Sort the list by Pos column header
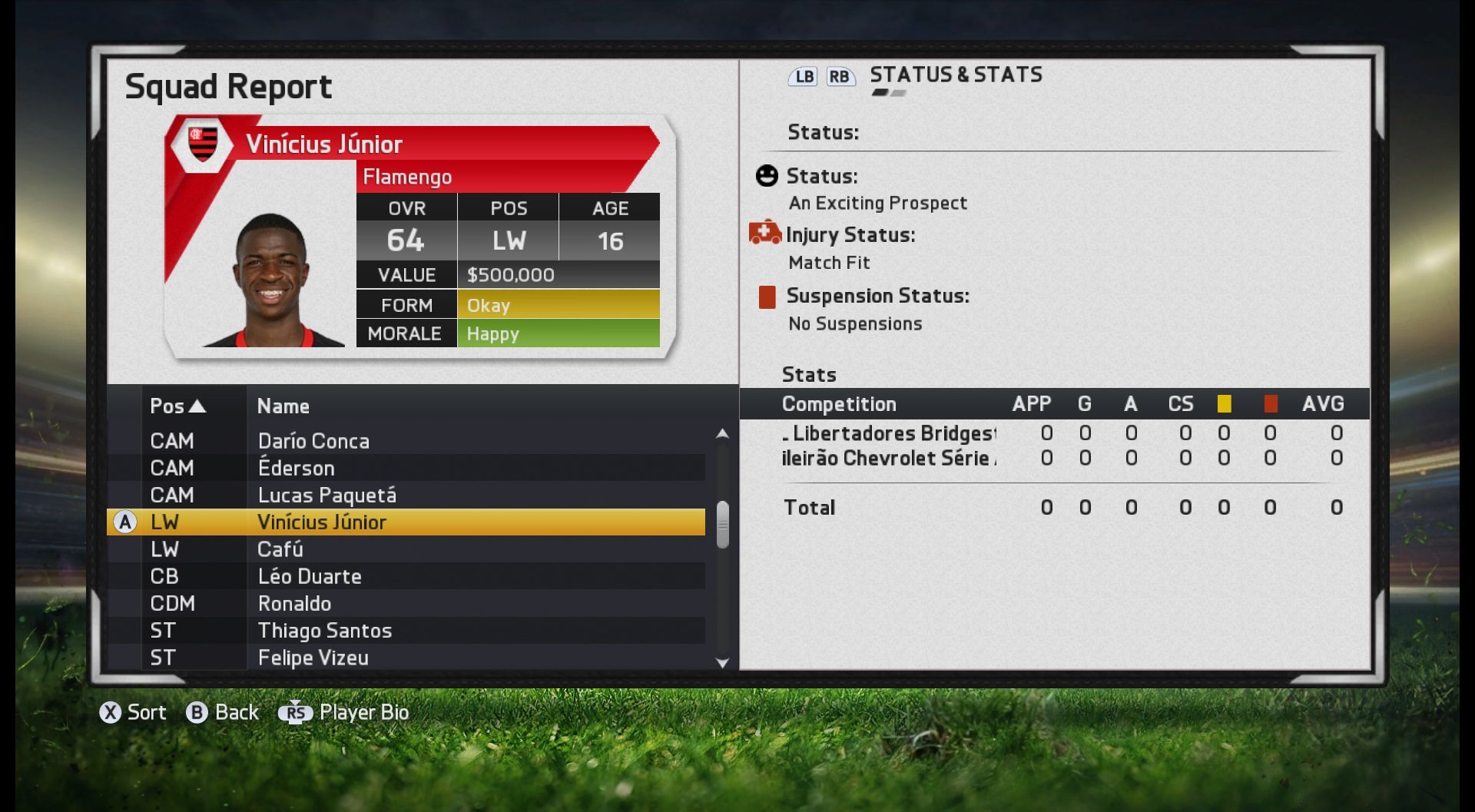The image size is (1475, 812). coord(177,406)
